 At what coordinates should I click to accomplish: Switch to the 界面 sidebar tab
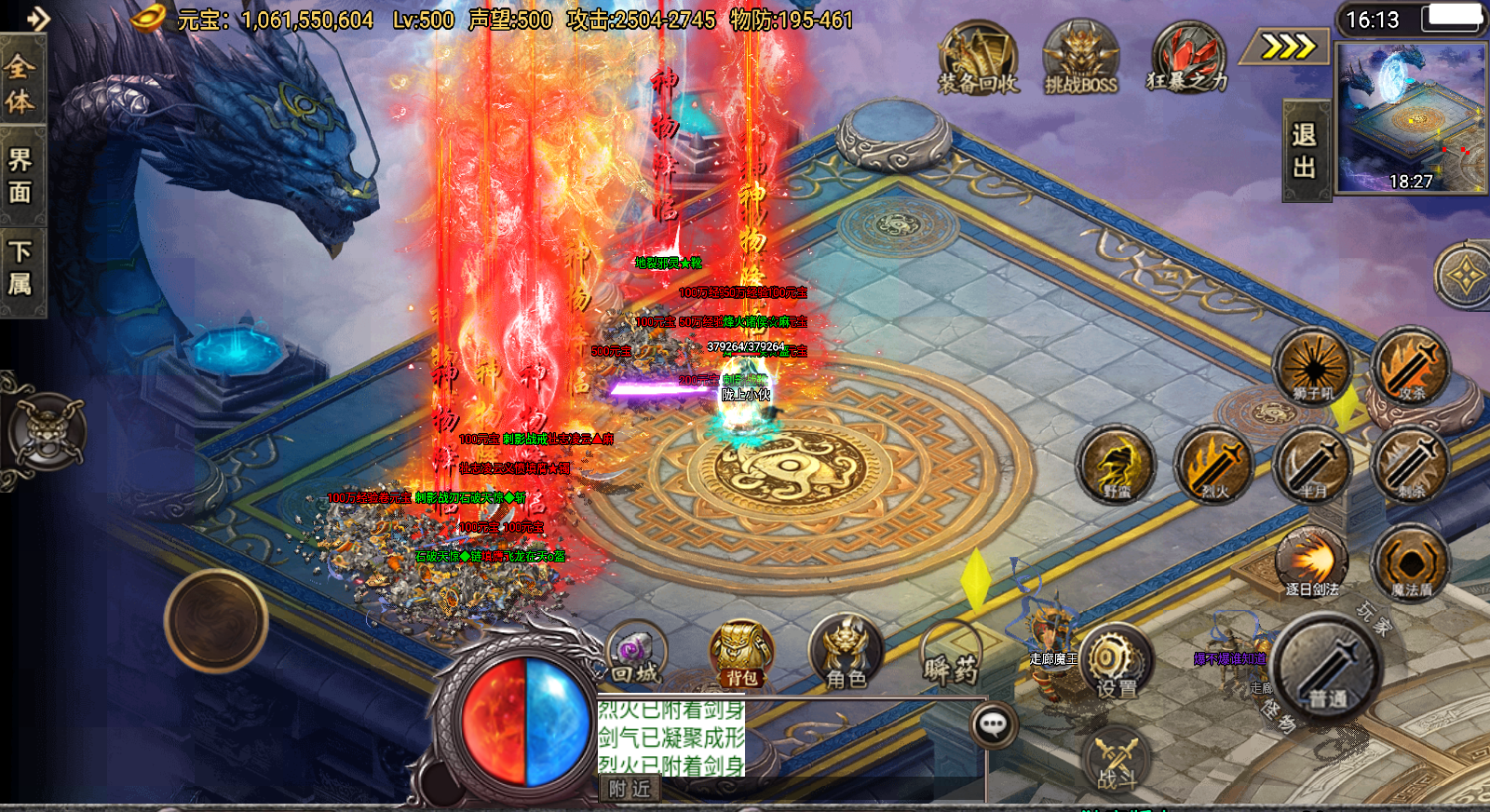20,175
